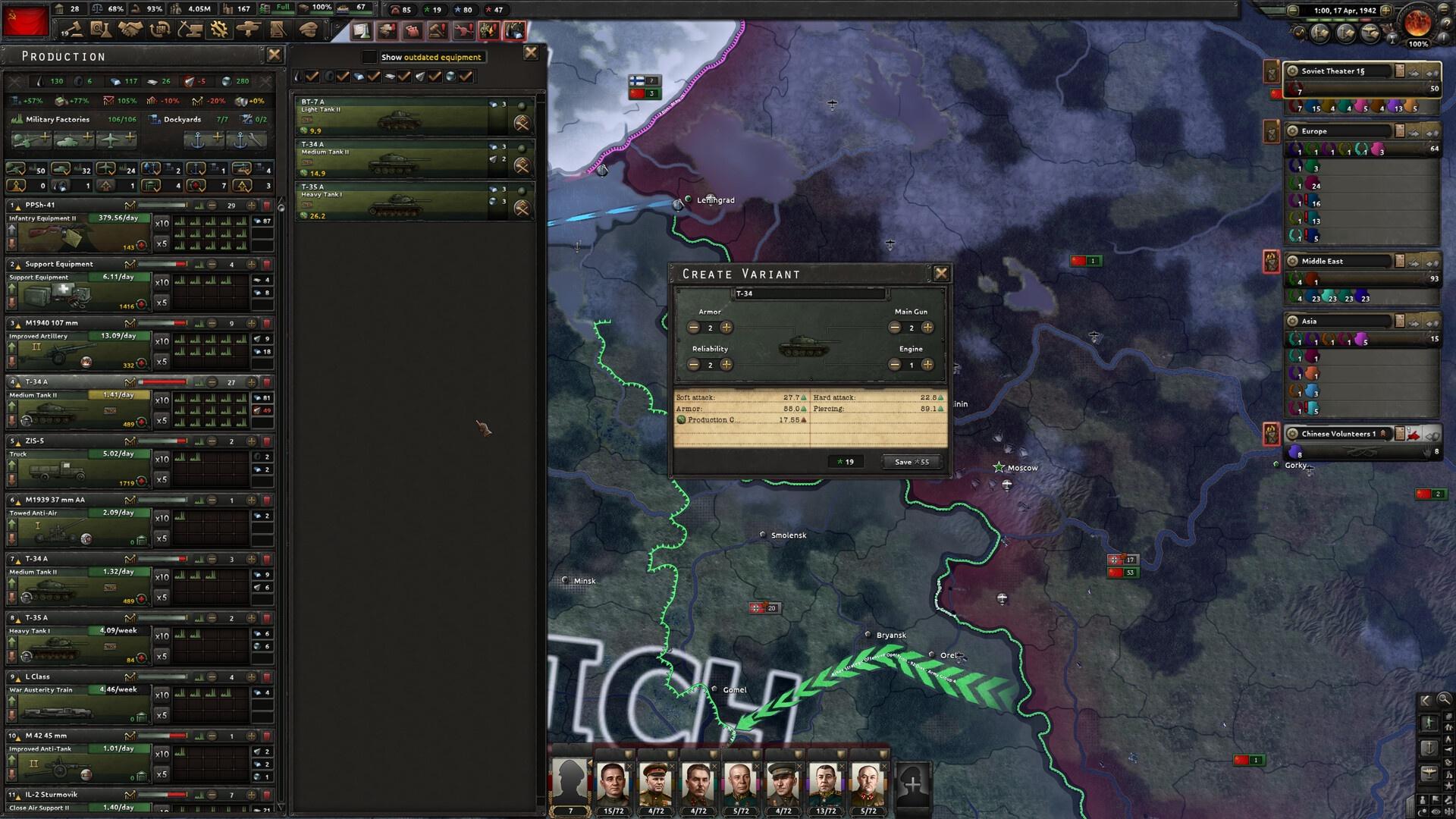Increase the Engine upgrade level

point(927,365)
